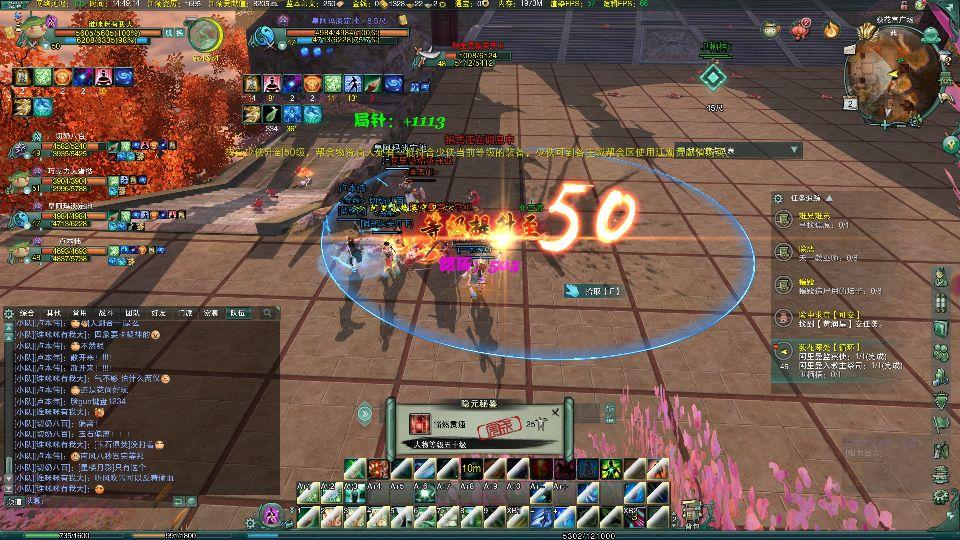
Task: Close the 聚元秘籍 scroll popup
Action: [555, 411]
